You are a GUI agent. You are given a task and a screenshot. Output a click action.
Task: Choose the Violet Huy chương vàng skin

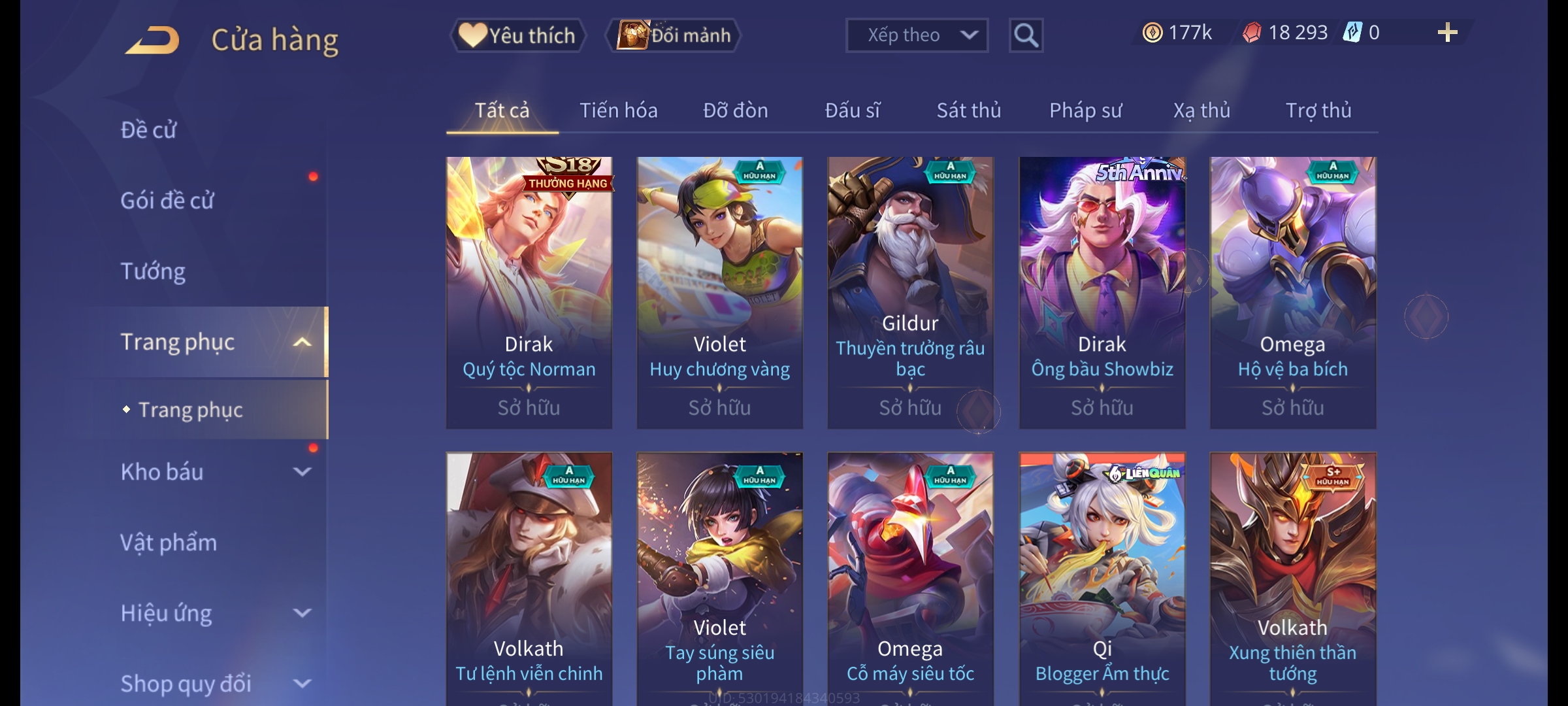[719, 292]
